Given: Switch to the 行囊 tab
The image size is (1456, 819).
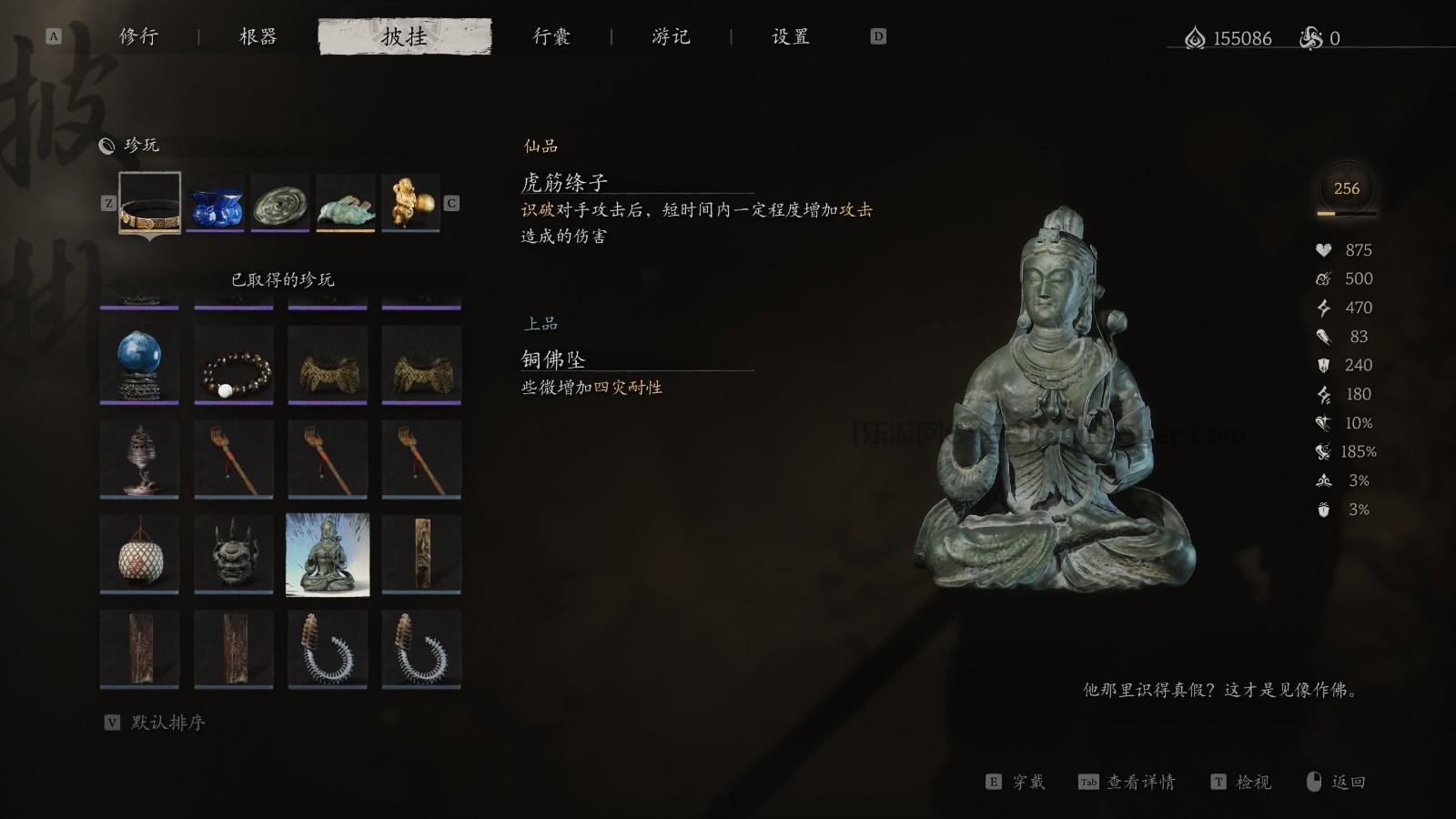Looking at the screenshot, I should (x=550, y=37).
